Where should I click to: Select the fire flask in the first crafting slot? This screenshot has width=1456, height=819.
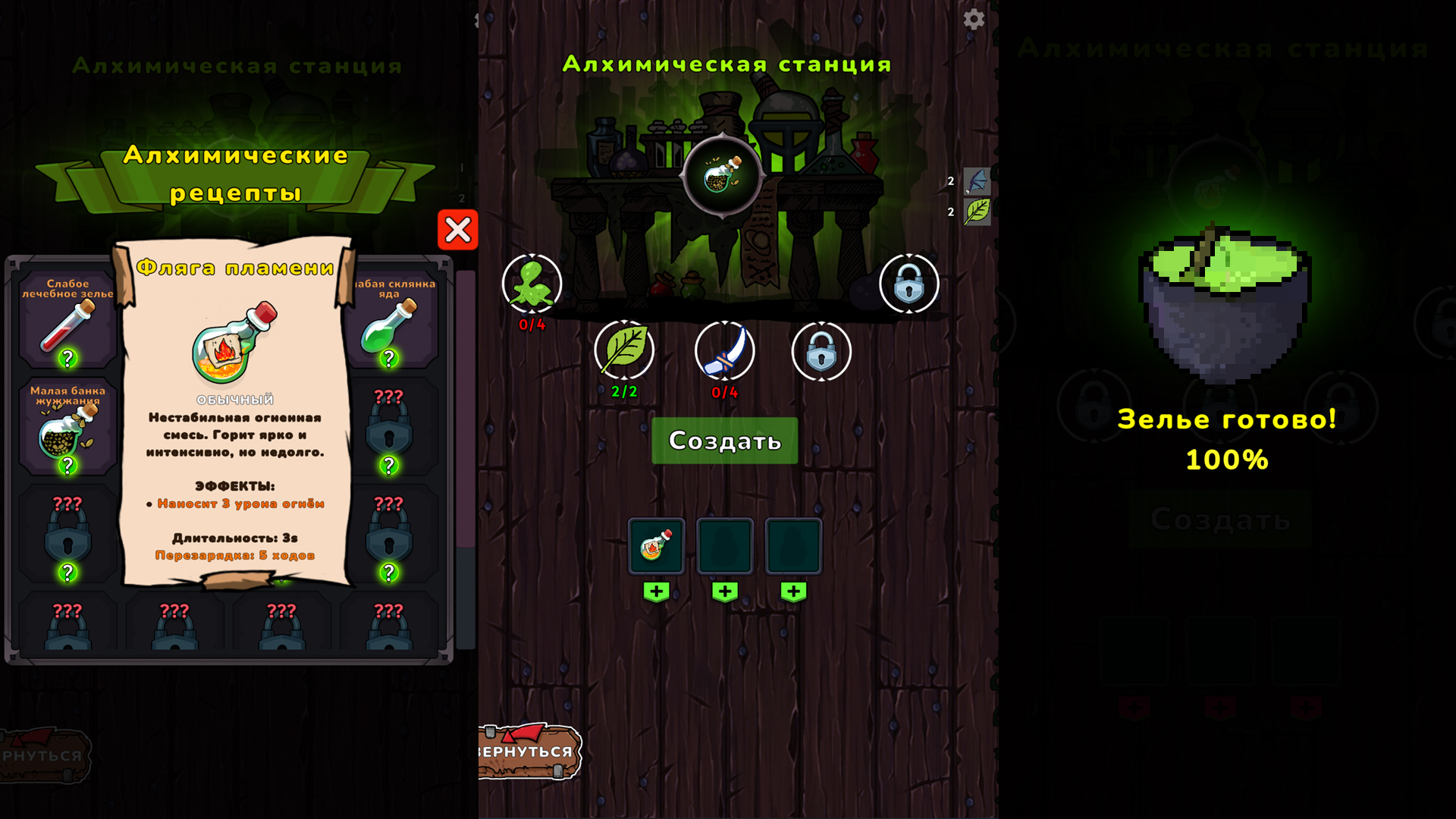tap(657, 545)
